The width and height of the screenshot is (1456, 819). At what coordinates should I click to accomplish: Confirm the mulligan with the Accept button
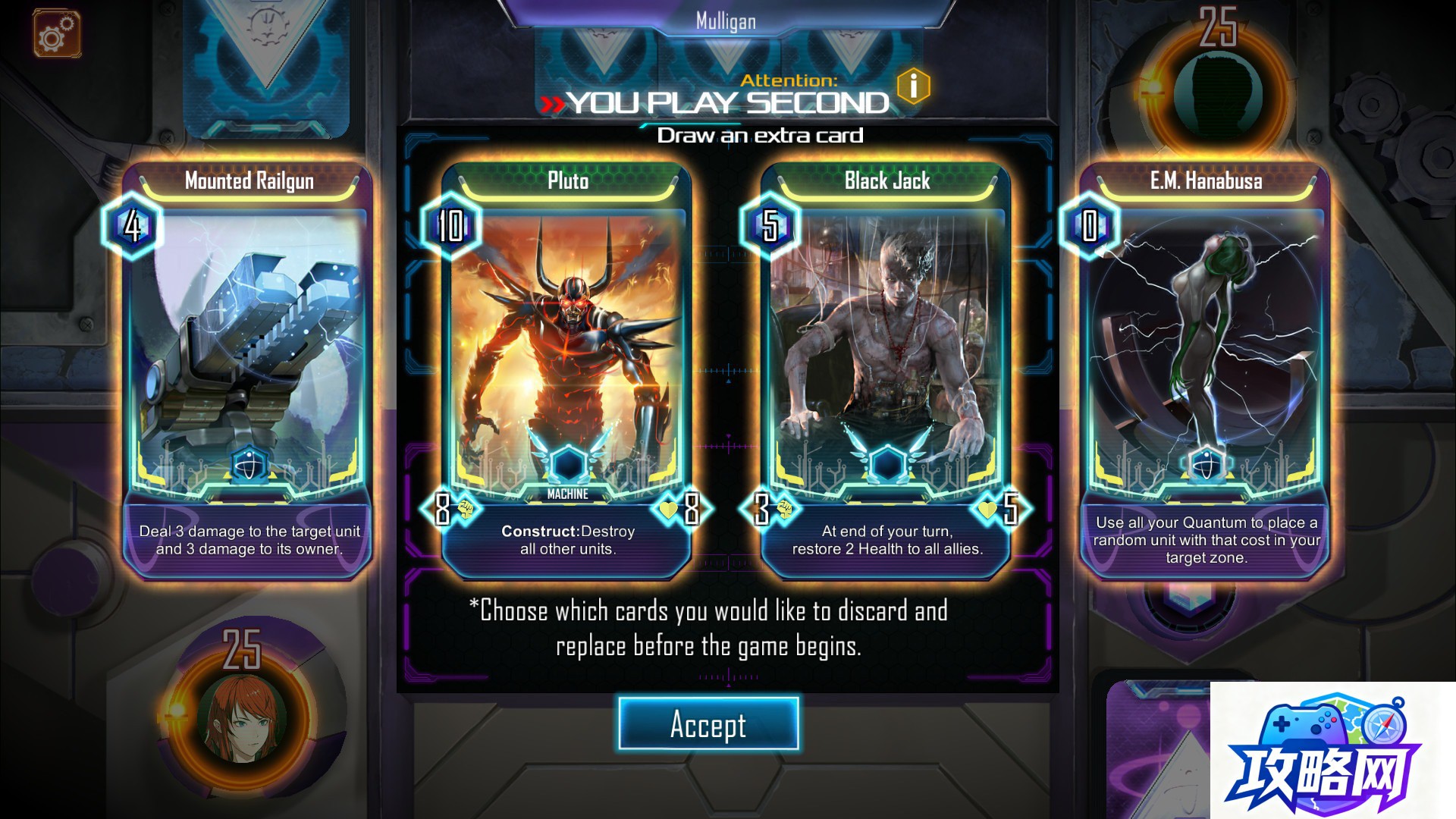(x=708, y=724)
